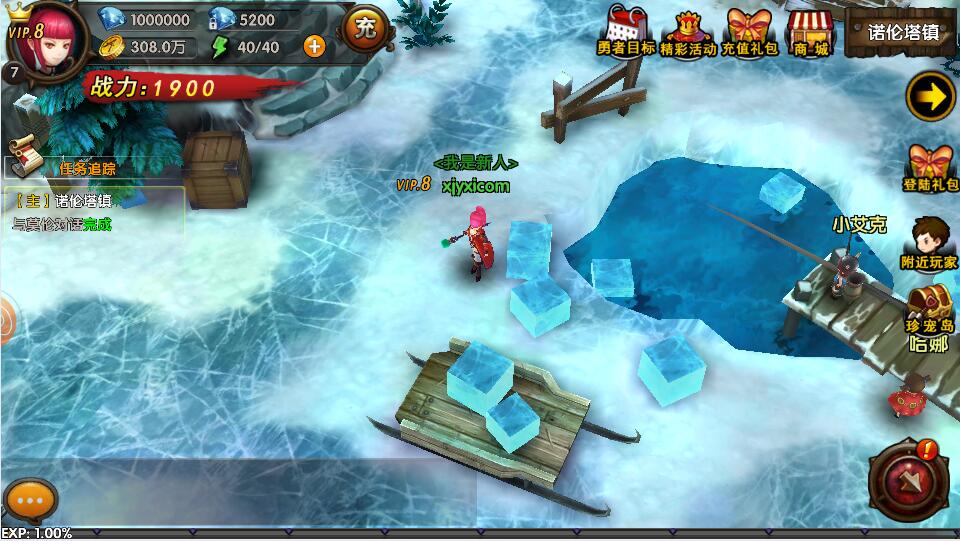Open the 商城 shop
The width and height of the screenshot is (960, 541).
(x=809, y=32)
